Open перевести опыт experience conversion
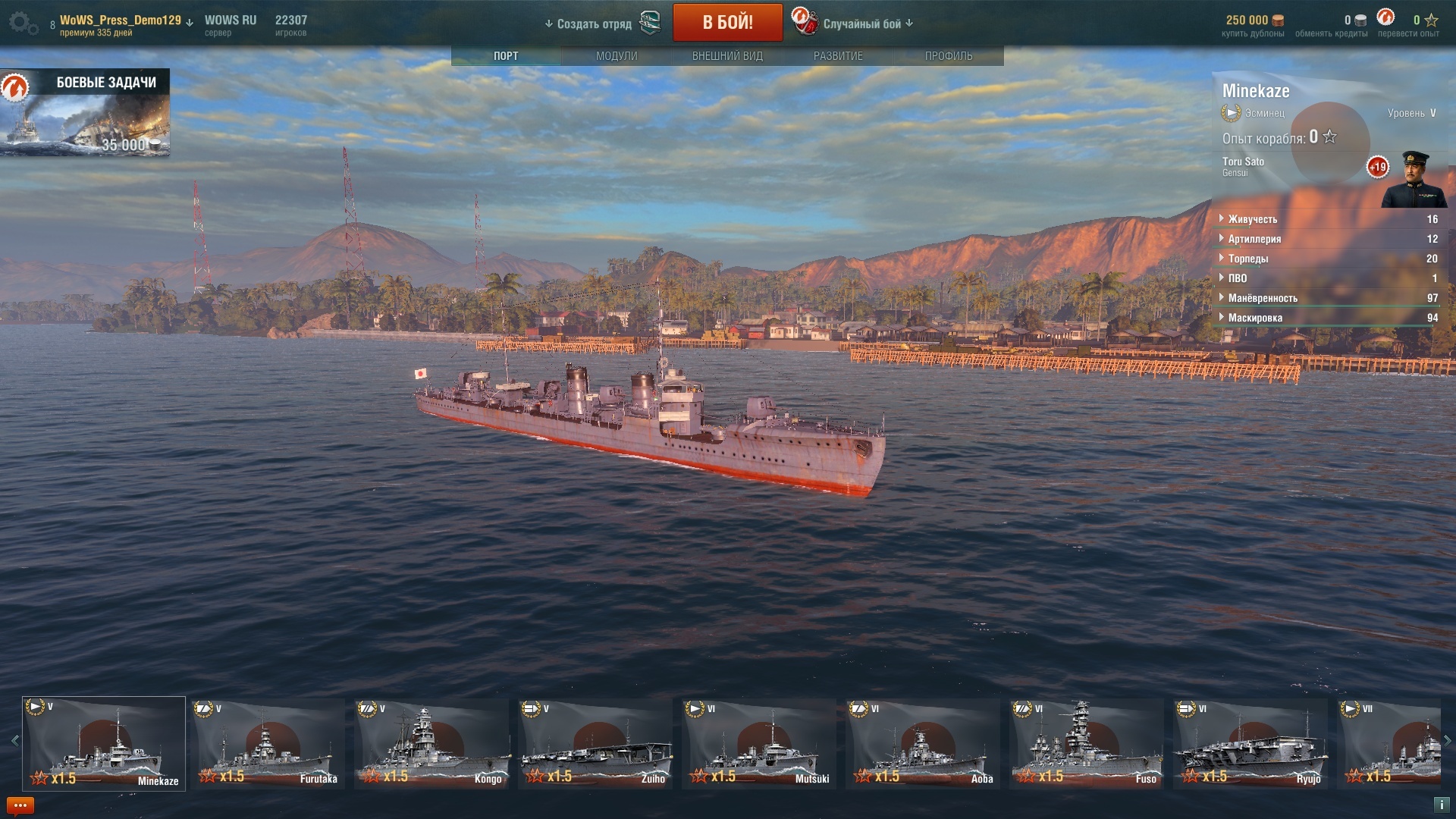The image size is (1456, 819). [1408, 26]
